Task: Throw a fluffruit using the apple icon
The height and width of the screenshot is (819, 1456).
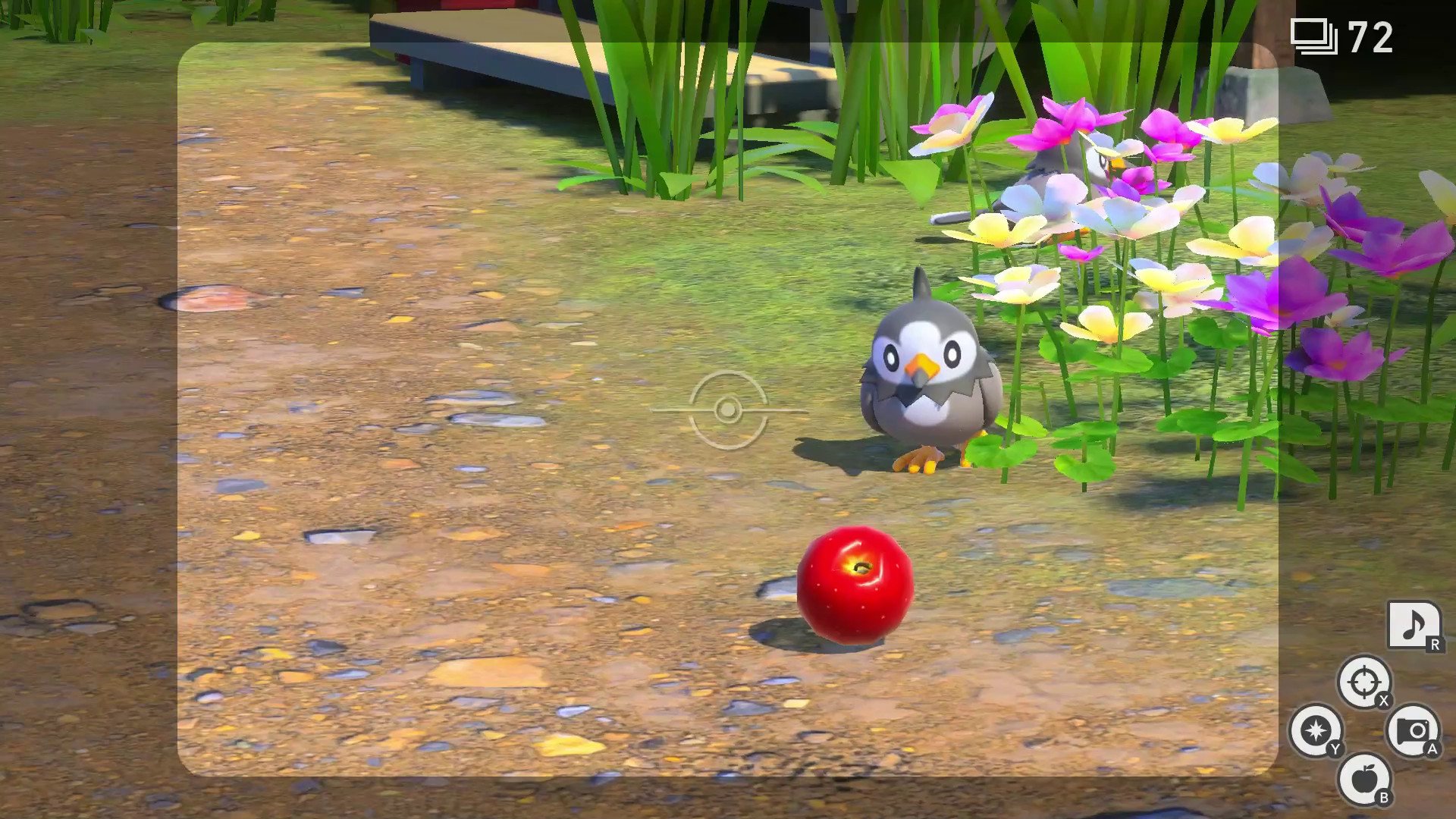Action: point(1363,779)
